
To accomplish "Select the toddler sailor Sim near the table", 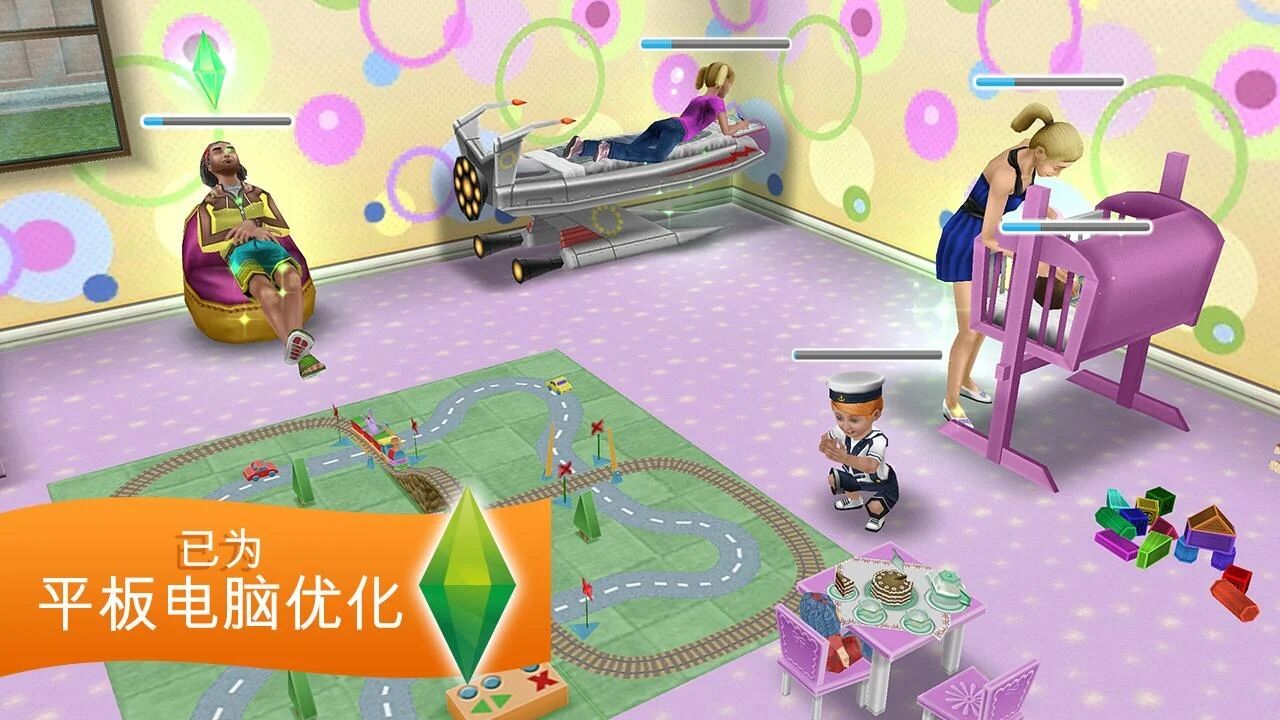I will [858, 450].
